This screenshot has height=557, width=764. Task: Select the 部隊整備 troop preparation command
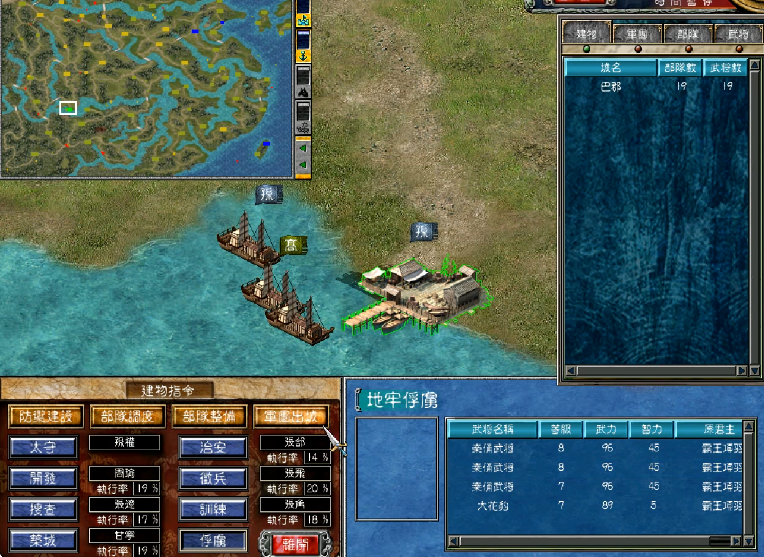tap(209, 415)
